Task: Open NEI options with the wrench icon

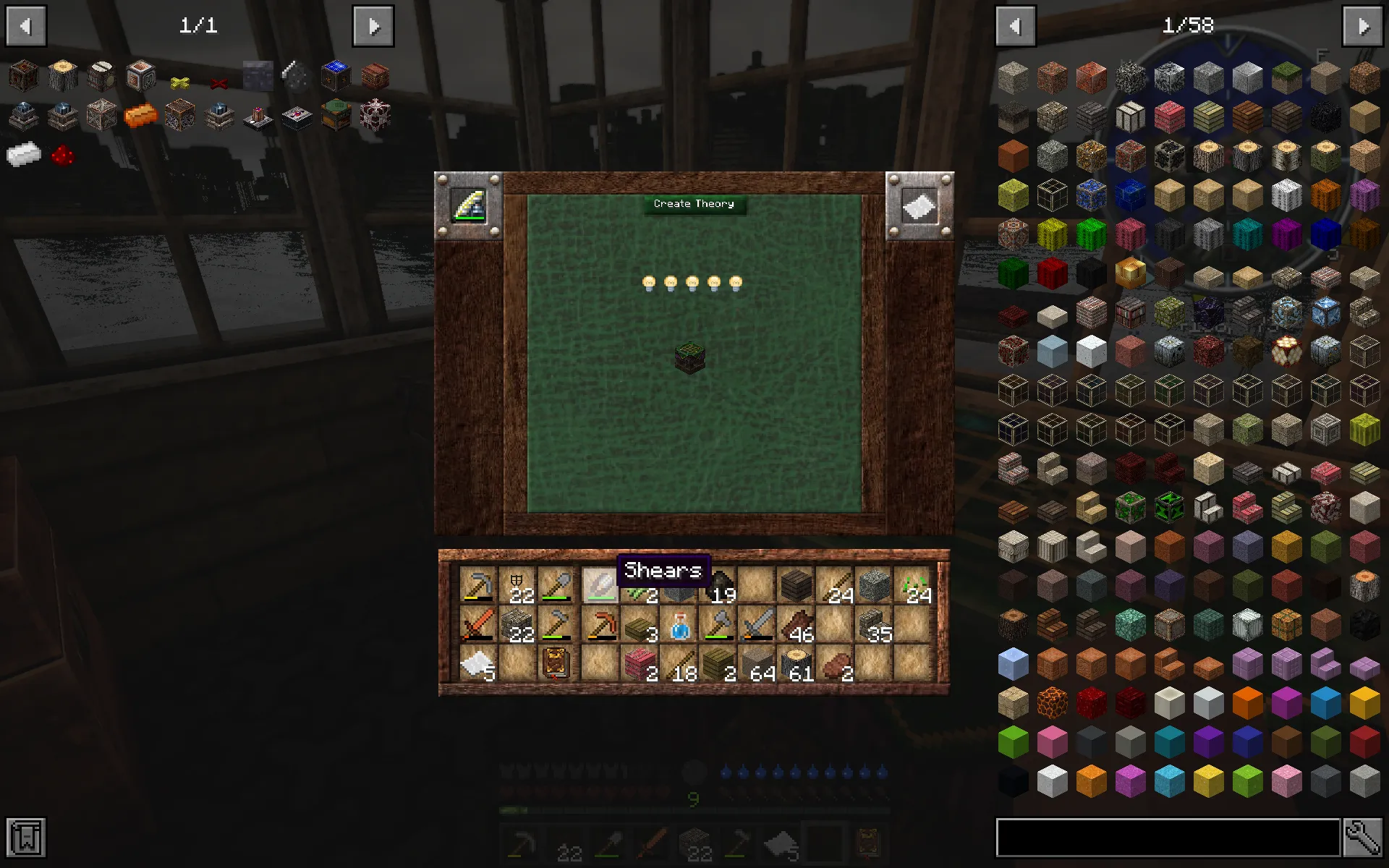Action: click(x=1363, y=838)
